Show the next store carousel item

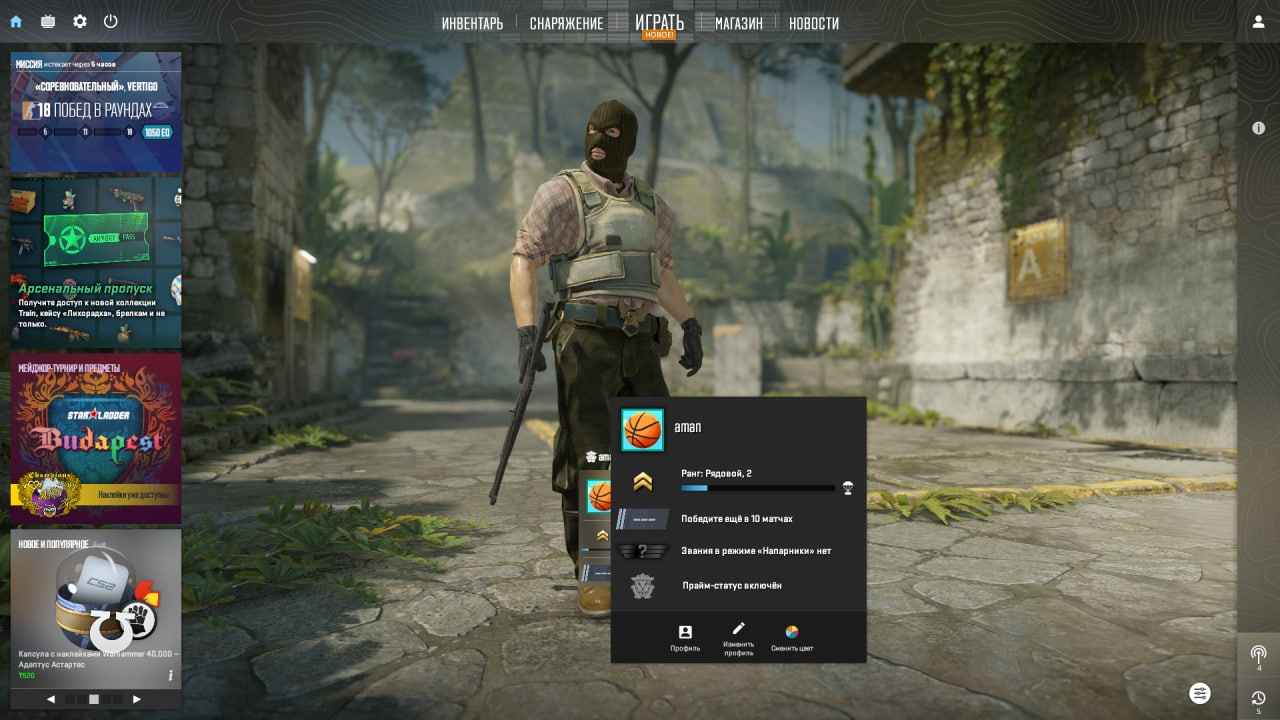click(x=137, y=699)
